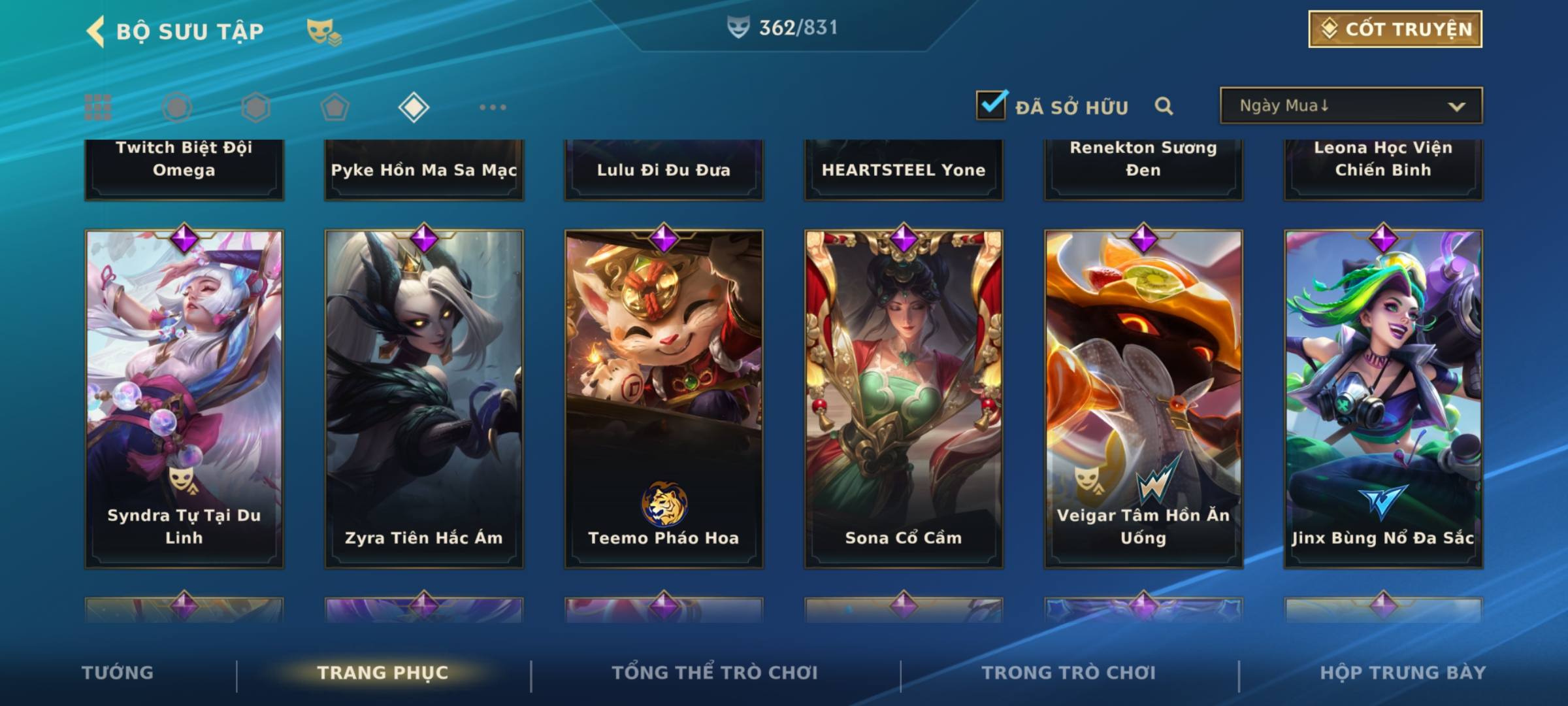Toggle the Đã Sở Hữu checkbox
The image size is (1568, 706).
990,105
